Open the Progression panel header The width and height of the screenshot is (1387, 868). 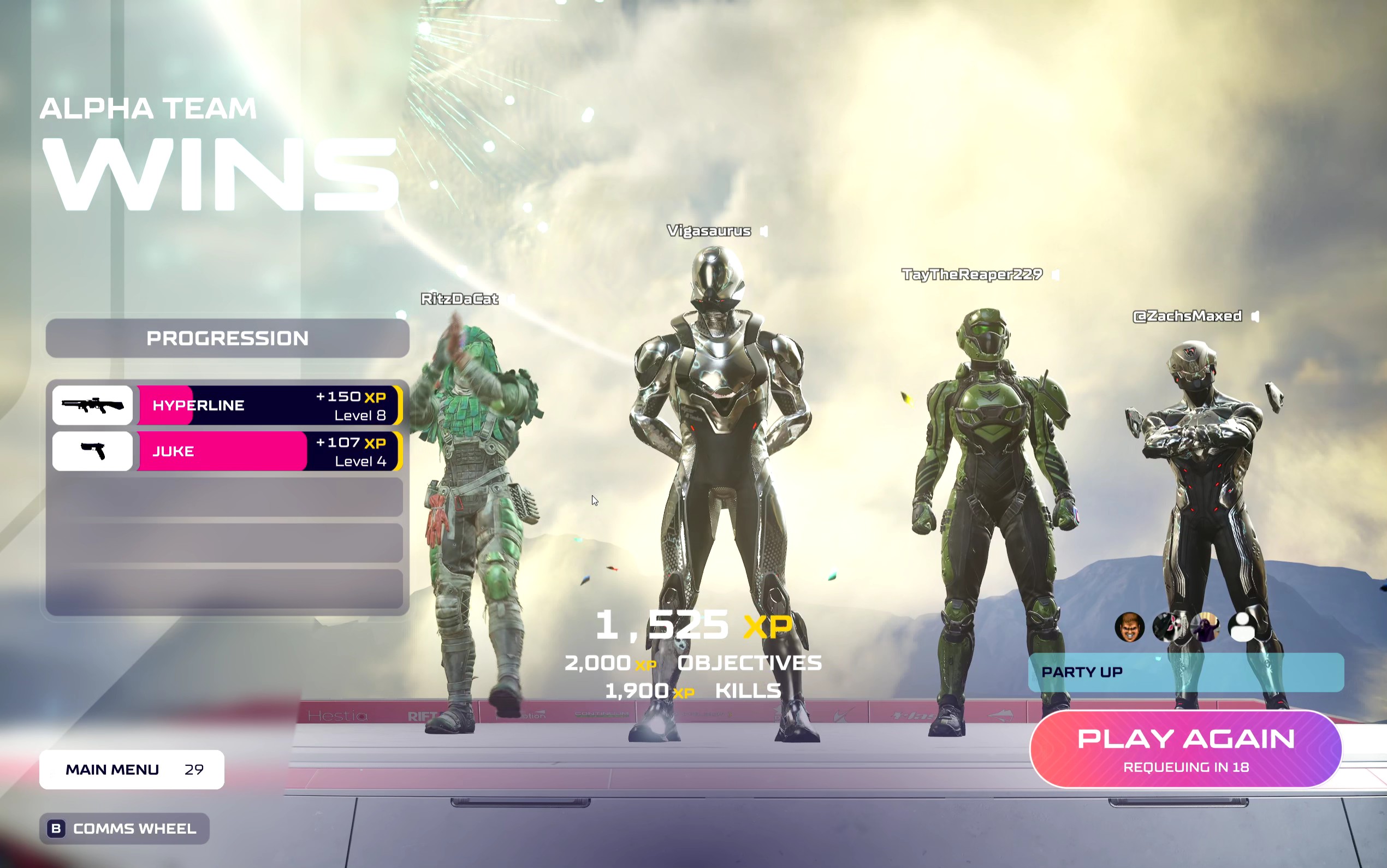click(227, 338)
